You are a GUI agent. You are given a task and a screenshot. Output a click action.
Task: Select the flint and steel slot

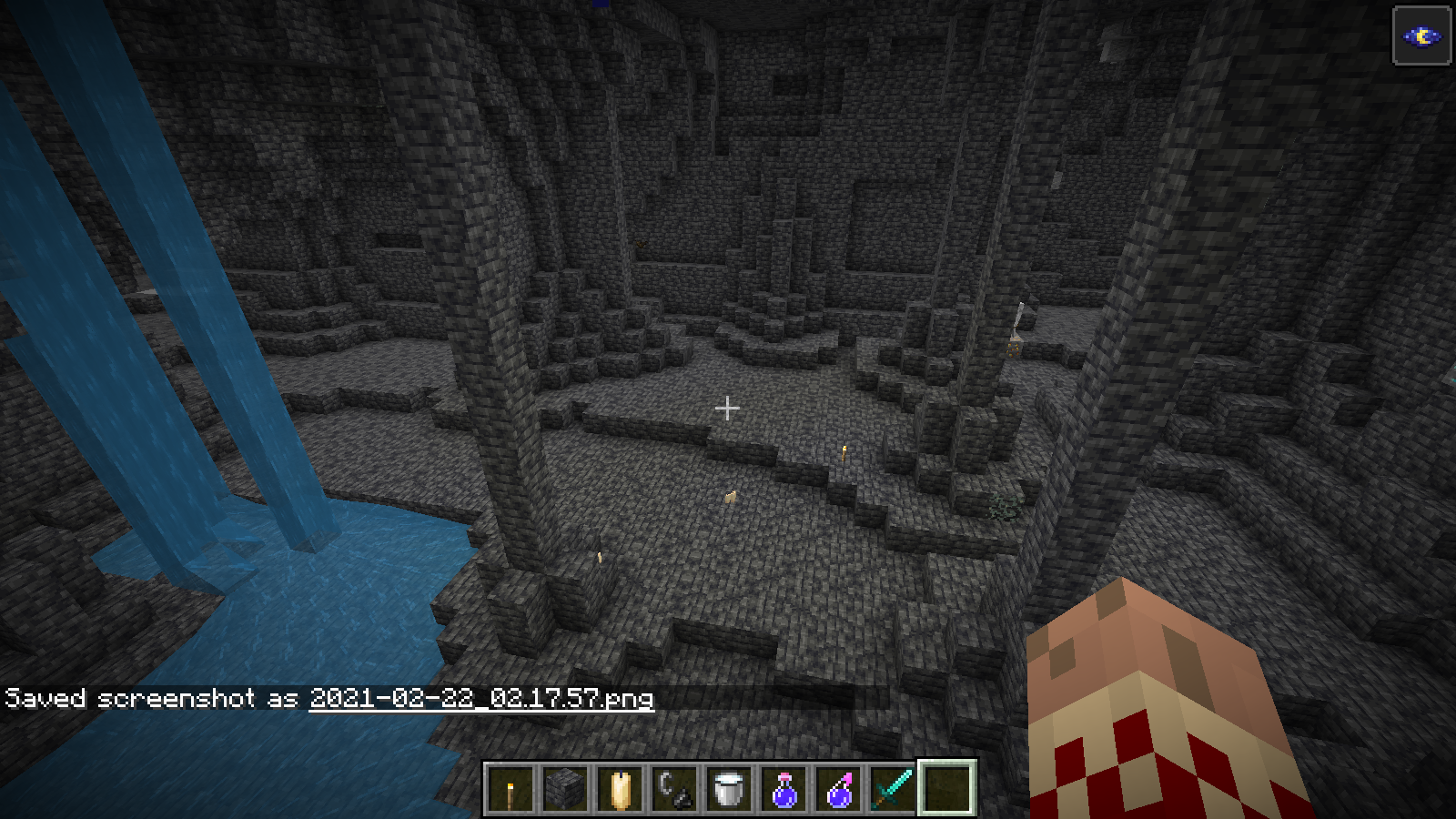(x=674, y=788)
